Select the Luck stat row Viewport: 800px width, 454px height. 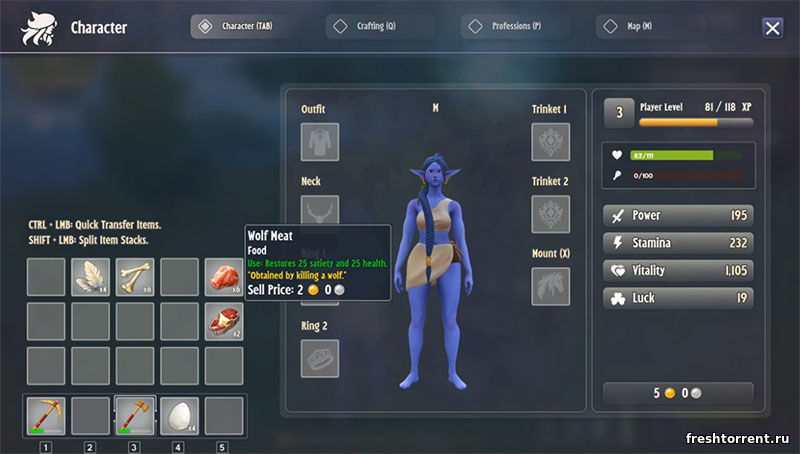[678, 298]
